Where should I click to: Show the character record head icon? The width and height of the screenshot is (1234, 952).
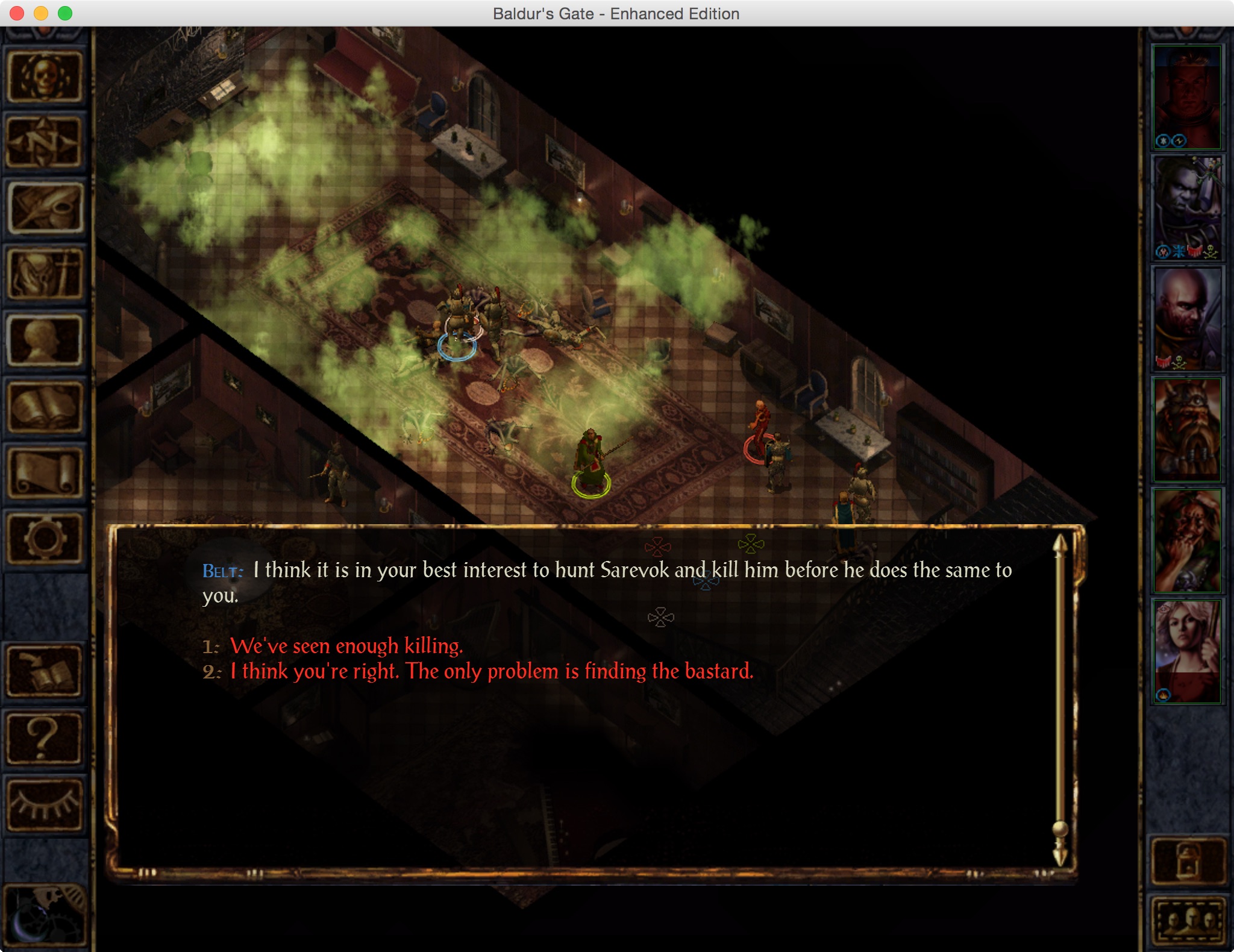pyautogui.click(x=45, y=341)
